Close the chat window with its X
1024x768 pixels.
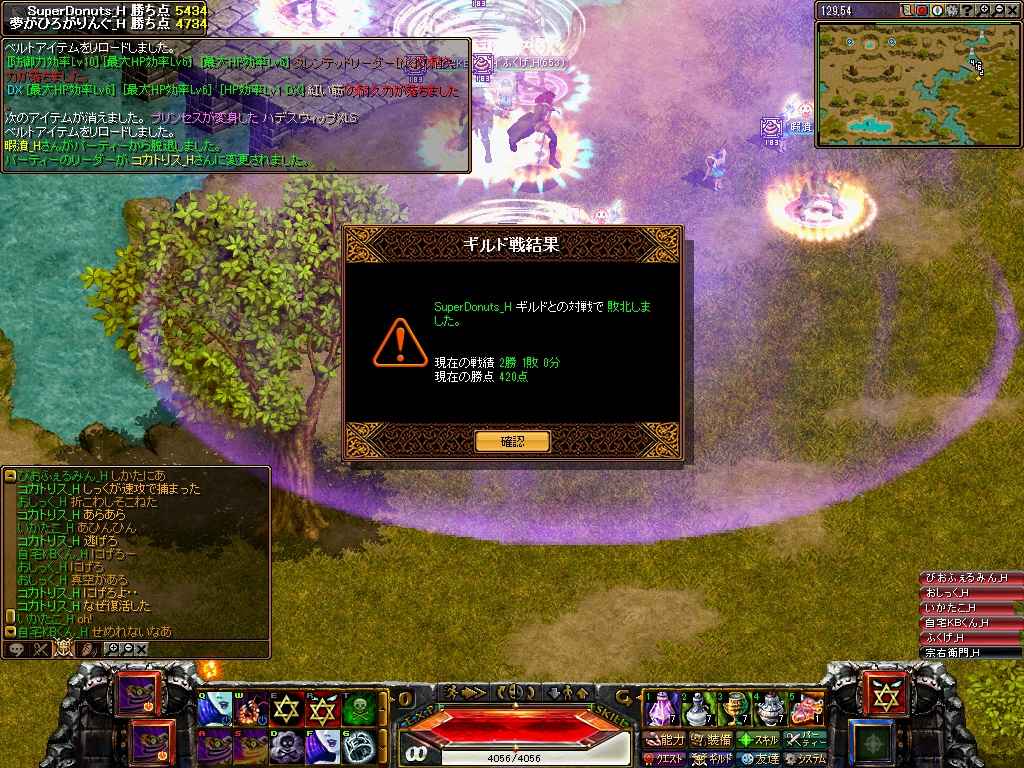tap(142, 649)
